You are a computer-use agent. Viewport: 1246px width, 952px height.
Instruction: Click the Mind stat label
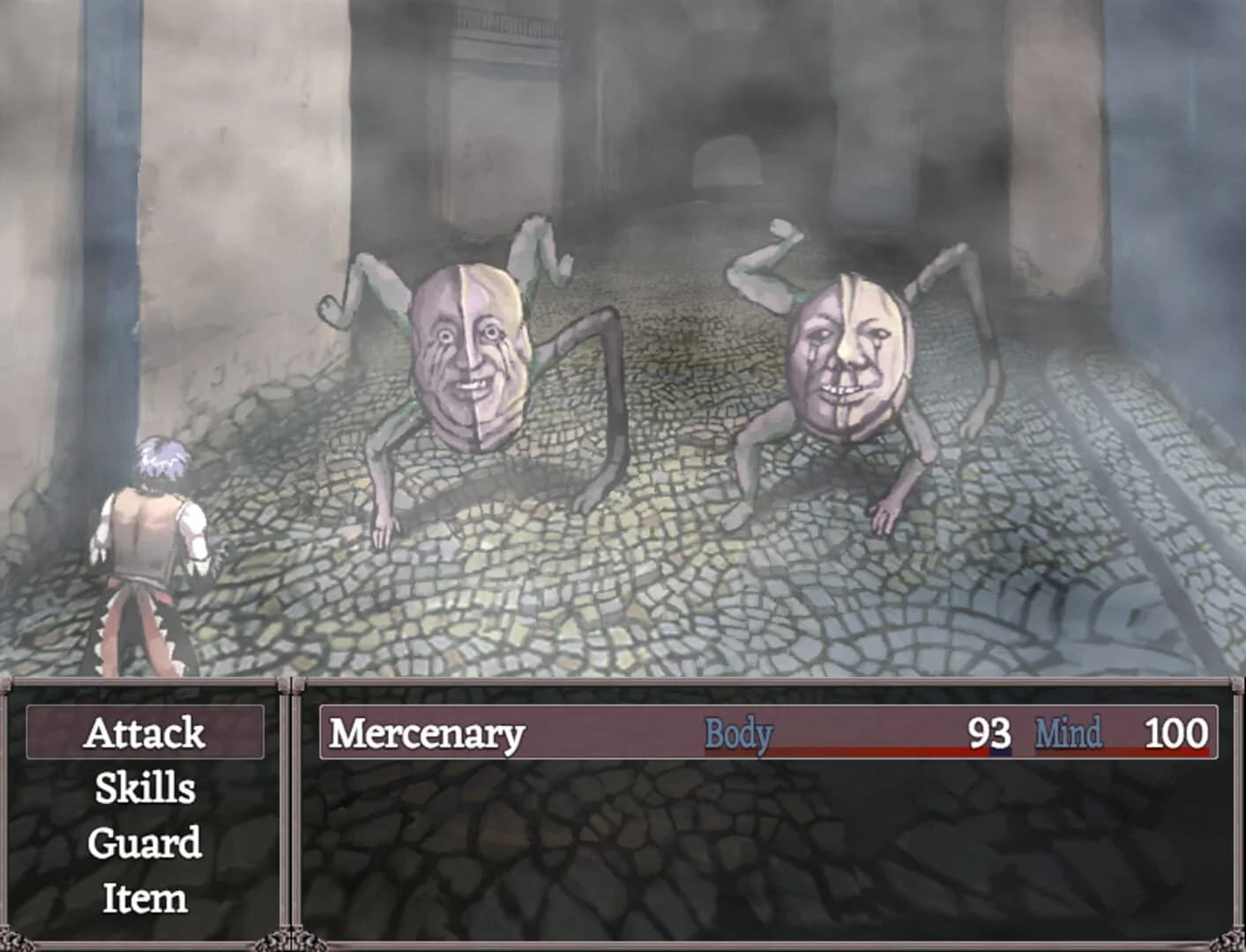click(x=1069, y=732)
